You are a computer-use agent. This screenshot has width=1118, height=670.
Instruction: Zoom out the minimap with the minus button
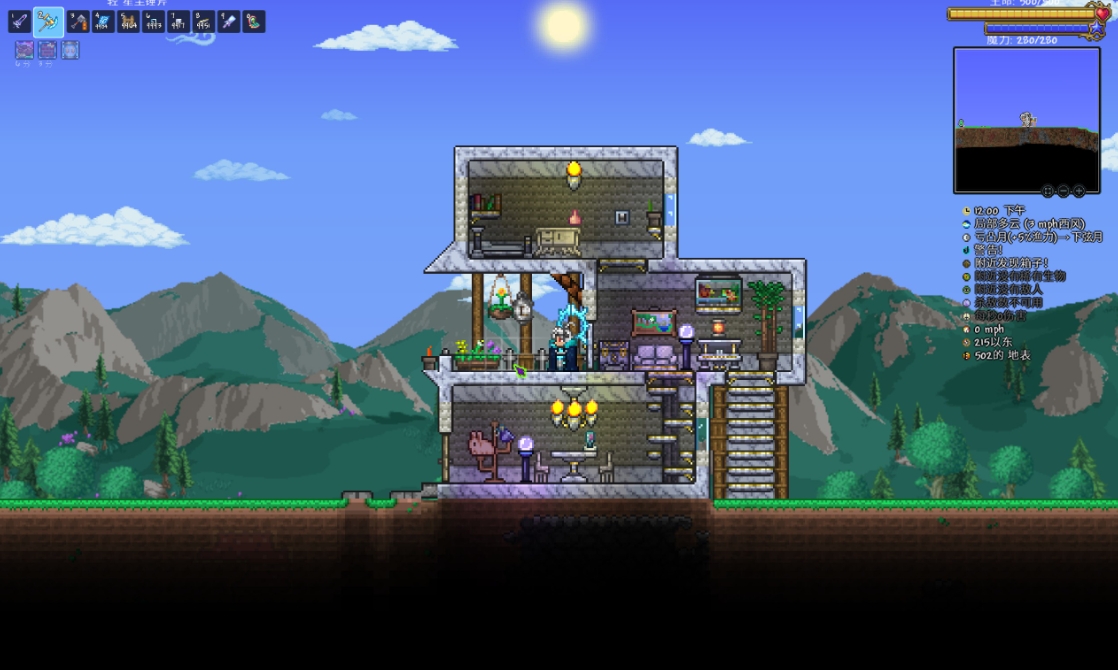1063,191
